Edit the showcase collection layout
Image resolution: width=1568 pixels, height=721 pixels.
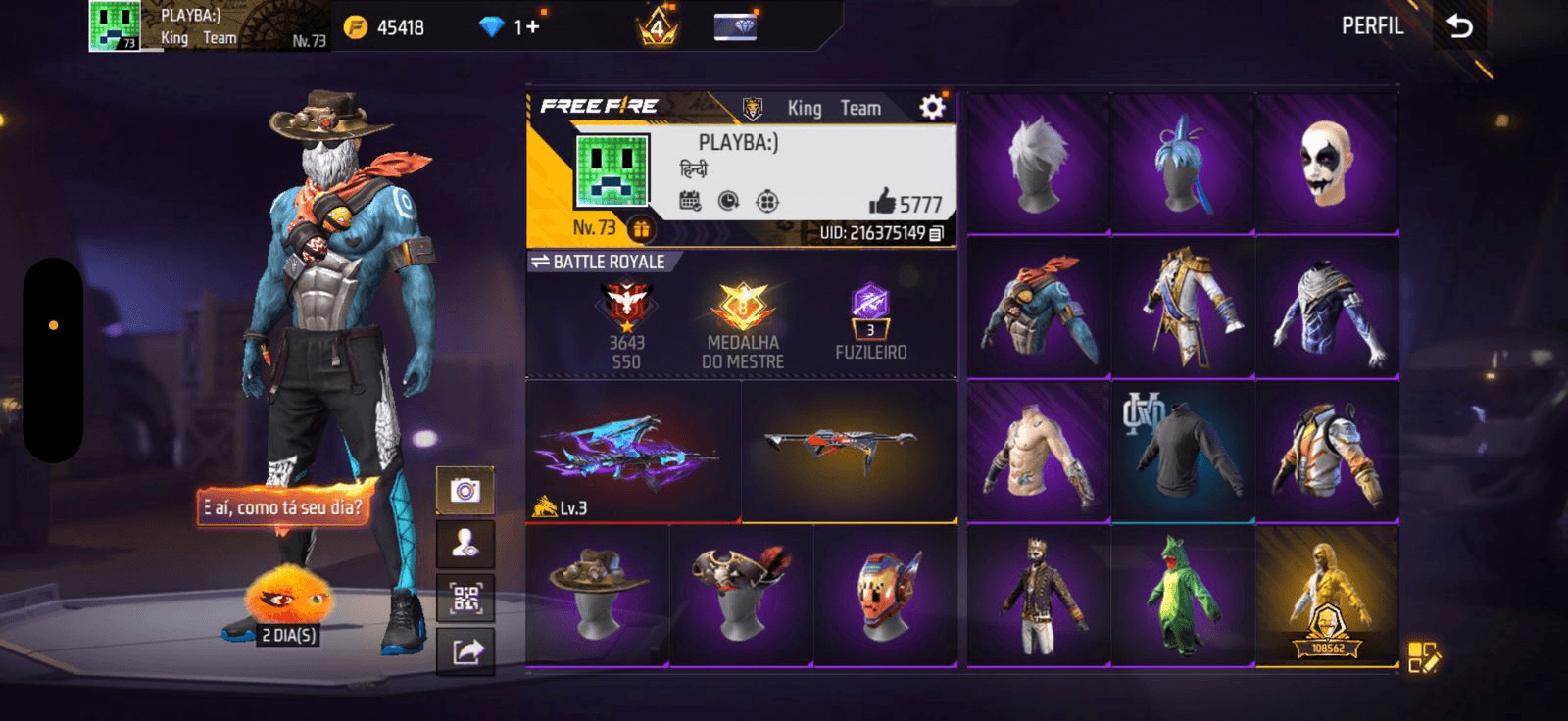coord(1423,657)
